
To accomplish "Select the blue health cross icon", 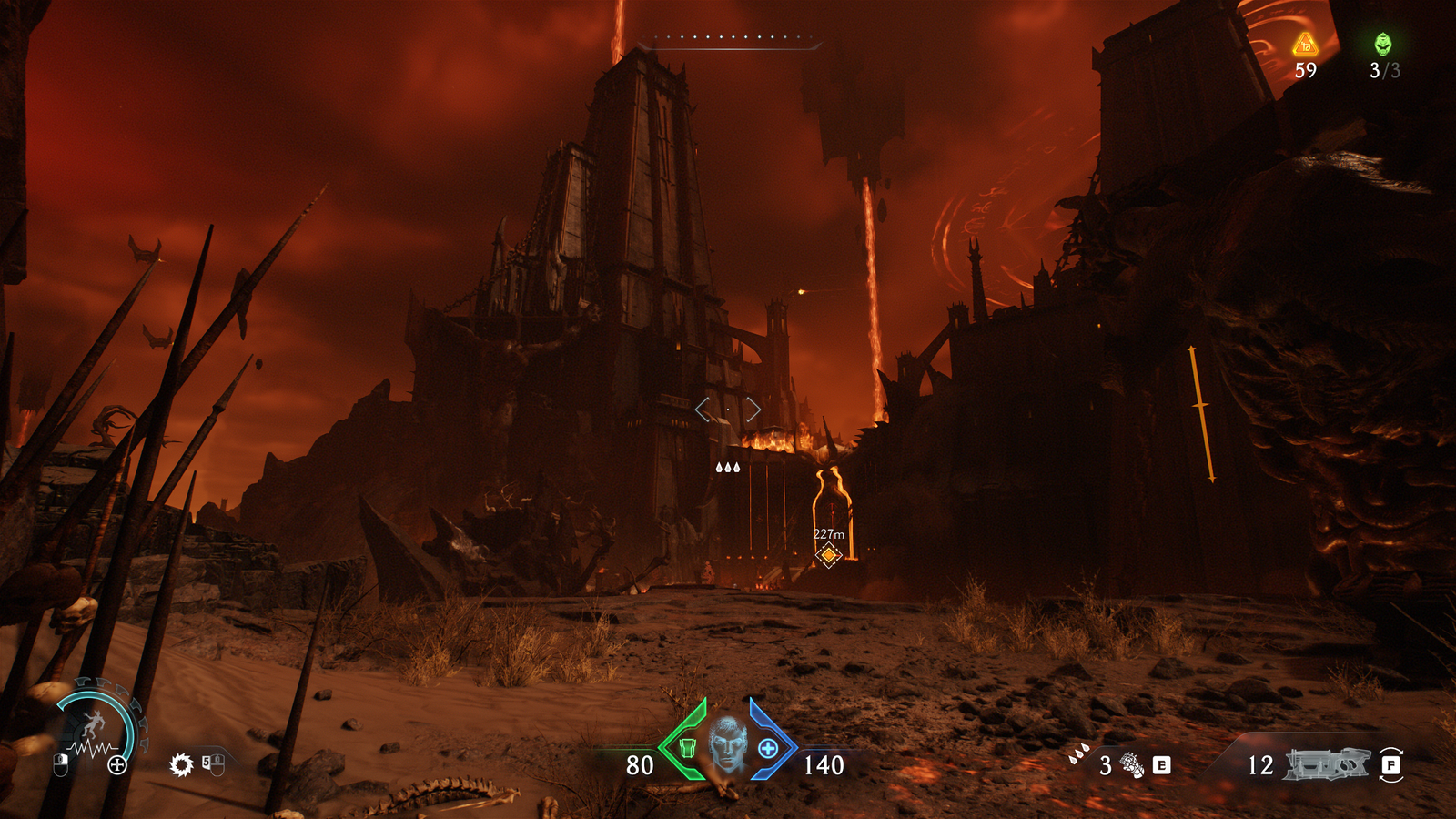I will (768, 748).
